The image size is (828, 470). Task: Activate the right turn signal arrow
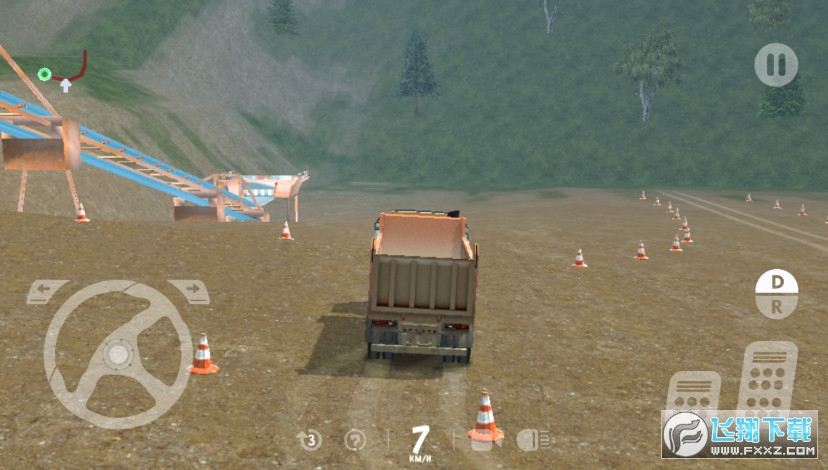tap(189, 292)
